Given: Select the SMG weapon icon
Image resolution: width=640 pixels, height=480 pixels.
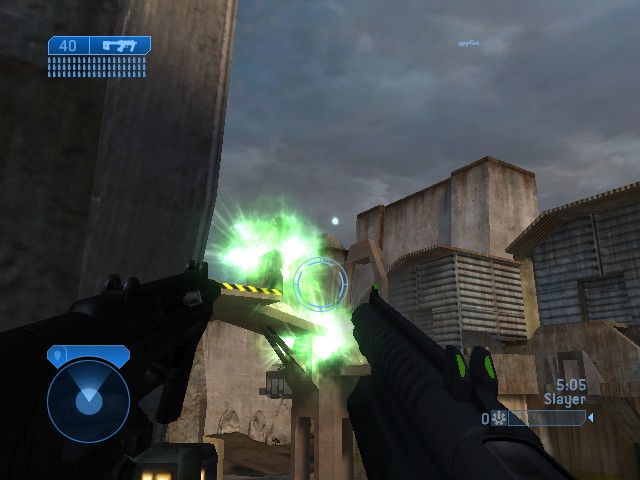Looking at the screenshot, I should point(120,45).
